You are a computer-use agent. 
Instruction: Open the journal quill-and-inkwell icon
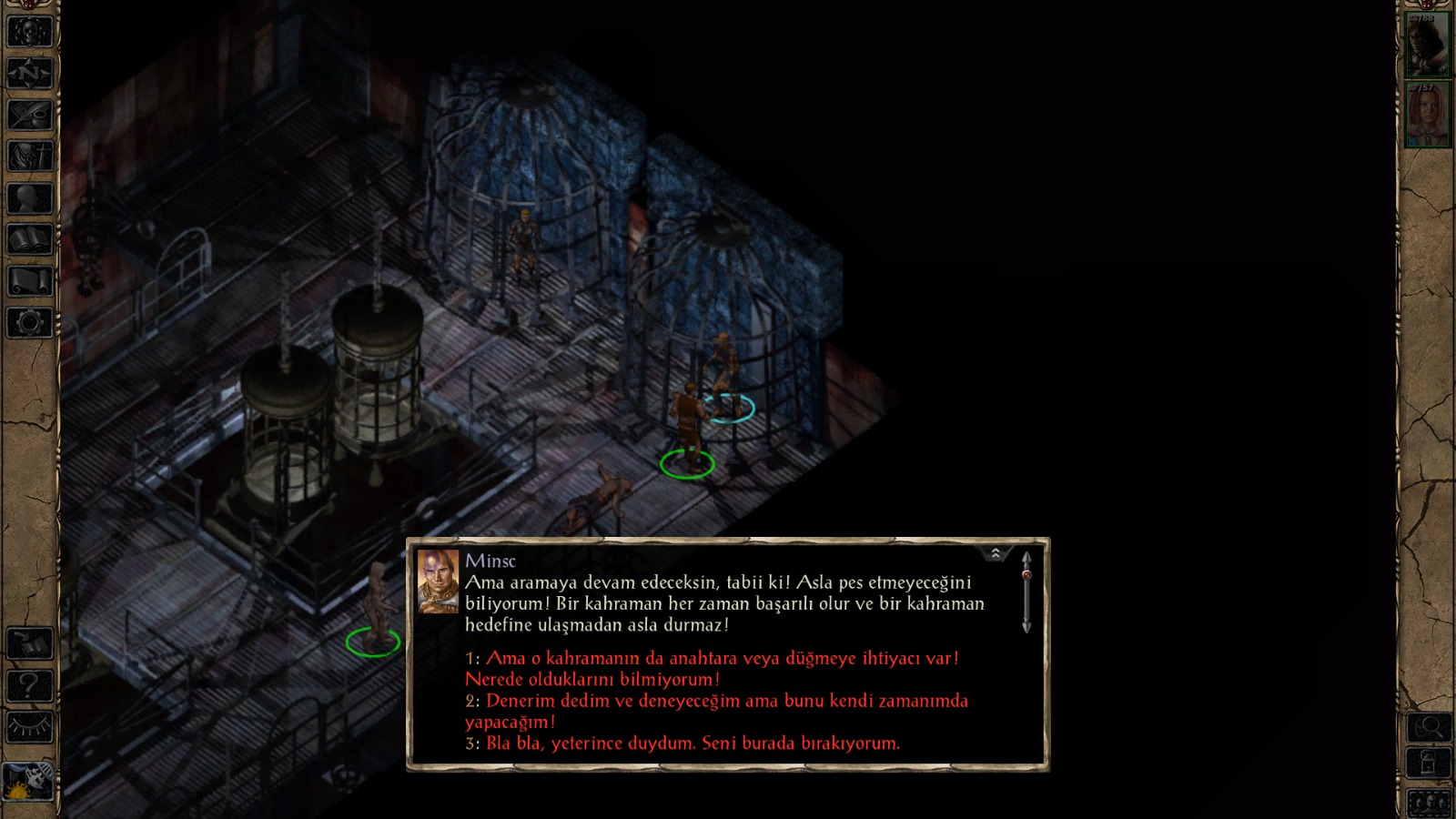[29, 115]
